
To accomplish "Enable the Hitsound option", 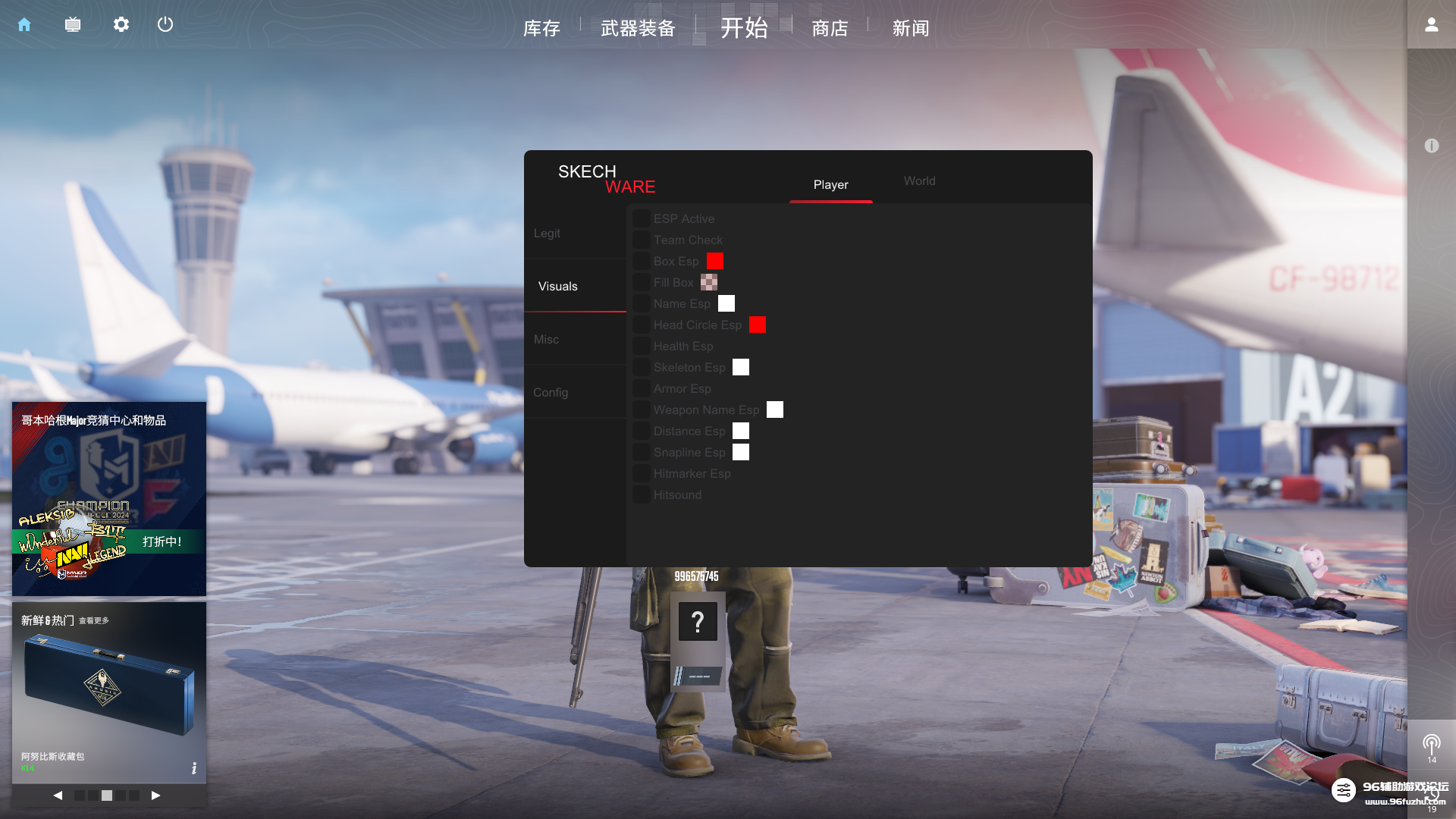I will tap(642, 494).
